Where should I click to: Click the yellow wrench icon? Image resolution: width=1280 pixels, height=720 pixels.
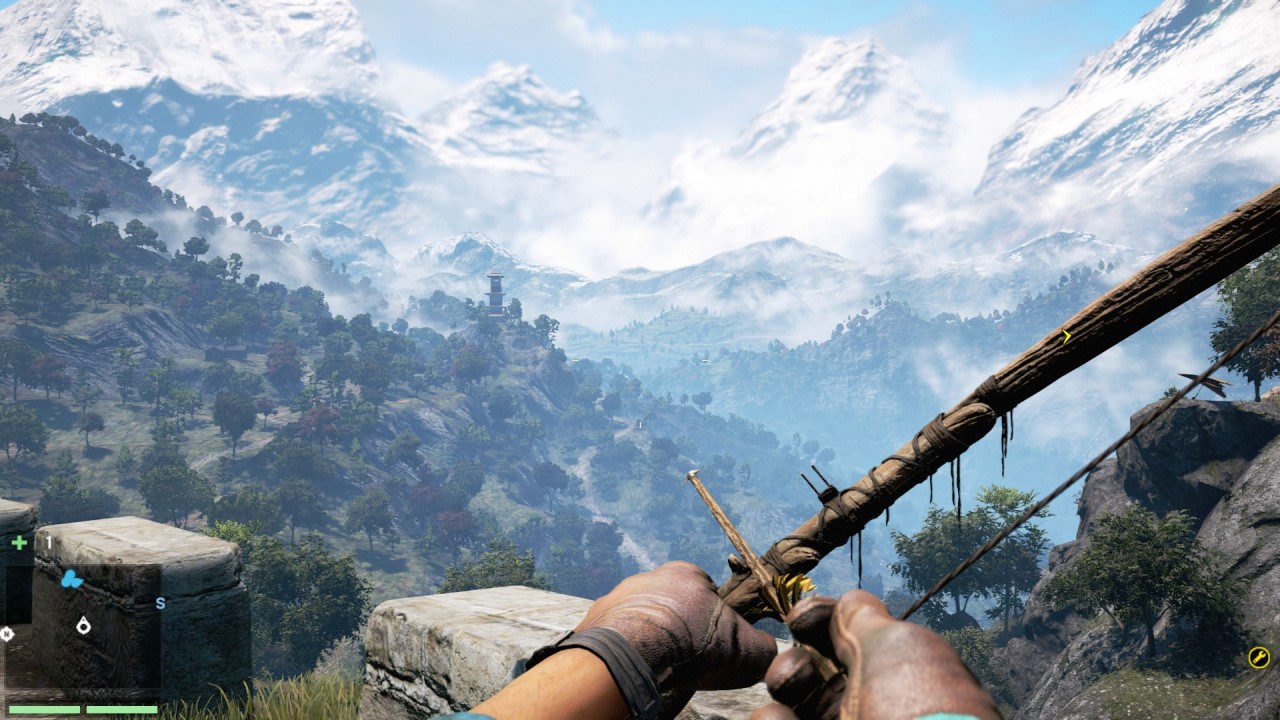(1259, 657)
